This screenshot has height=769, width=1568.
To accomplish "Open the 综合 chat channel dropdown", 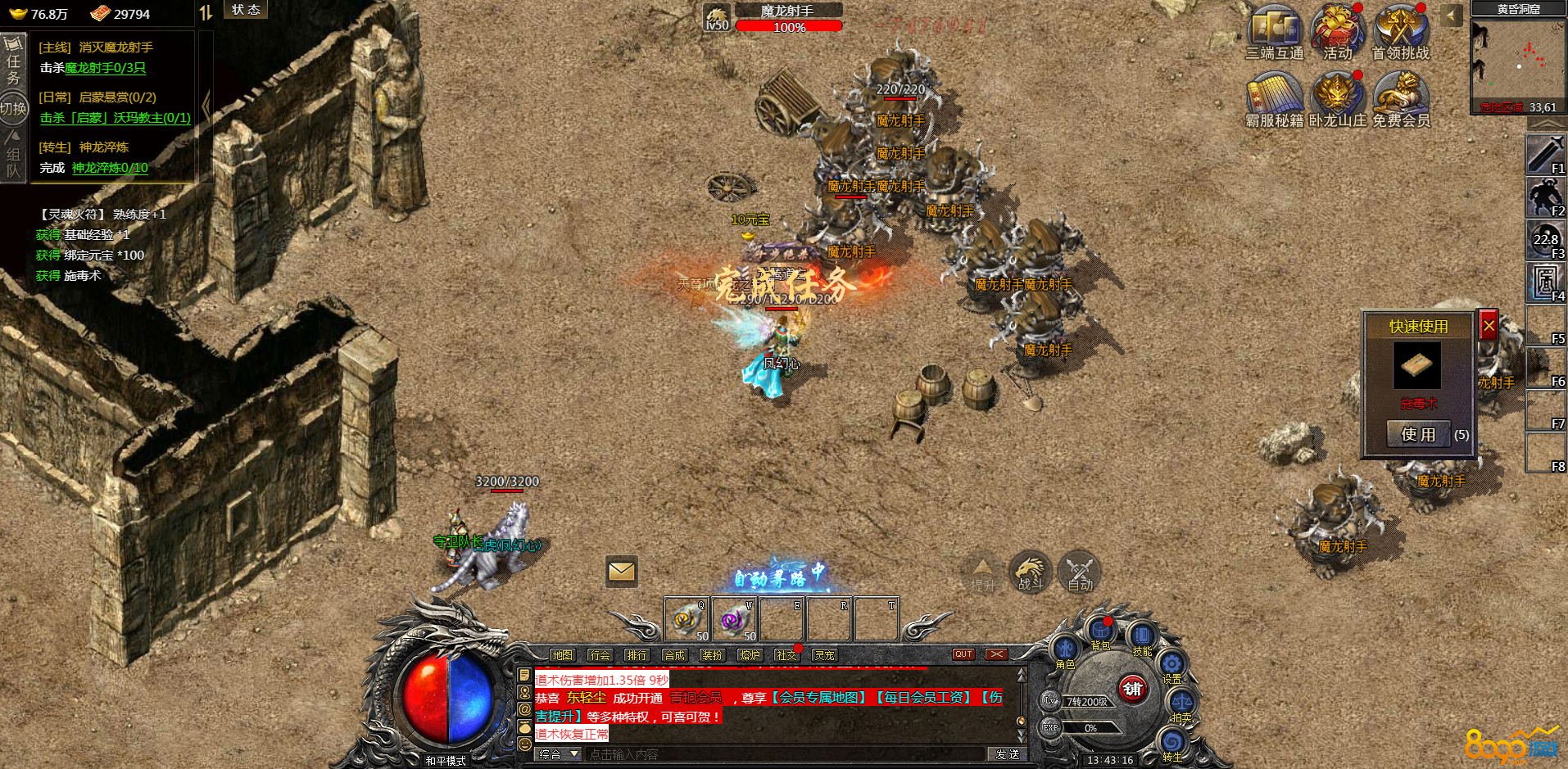I will click(x=559, y=754).
